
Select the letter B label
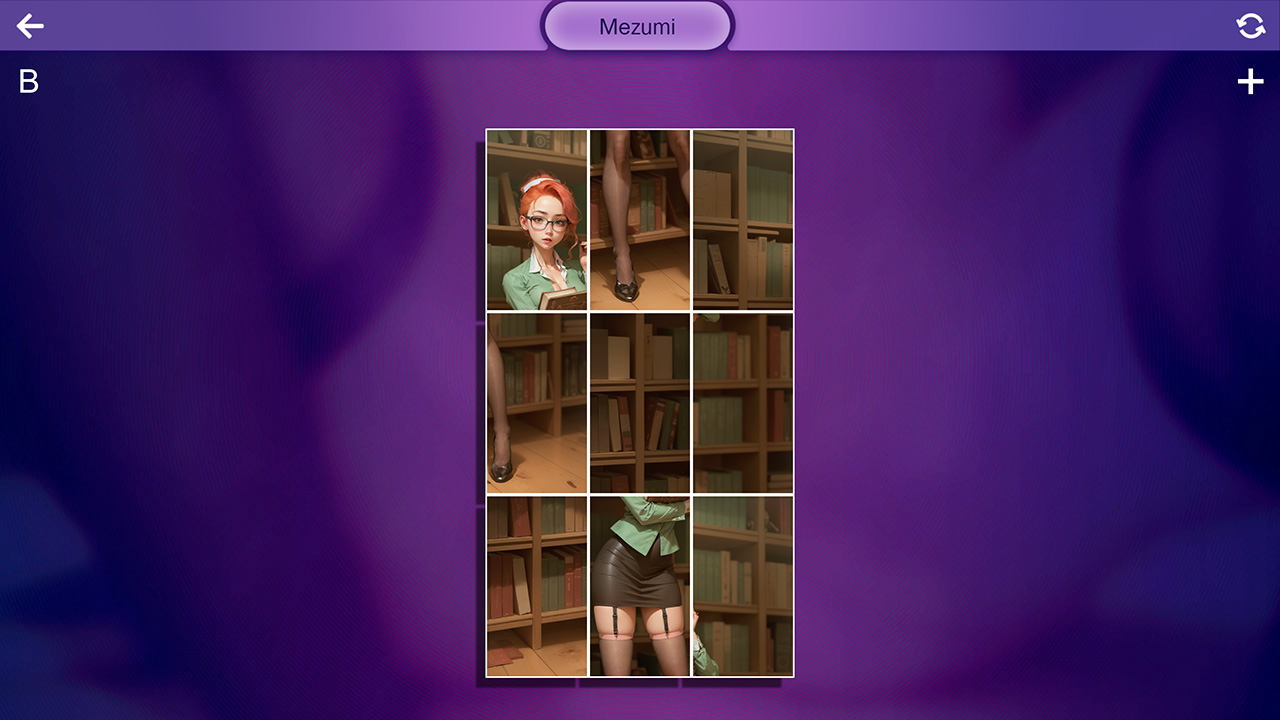[27, 82]
